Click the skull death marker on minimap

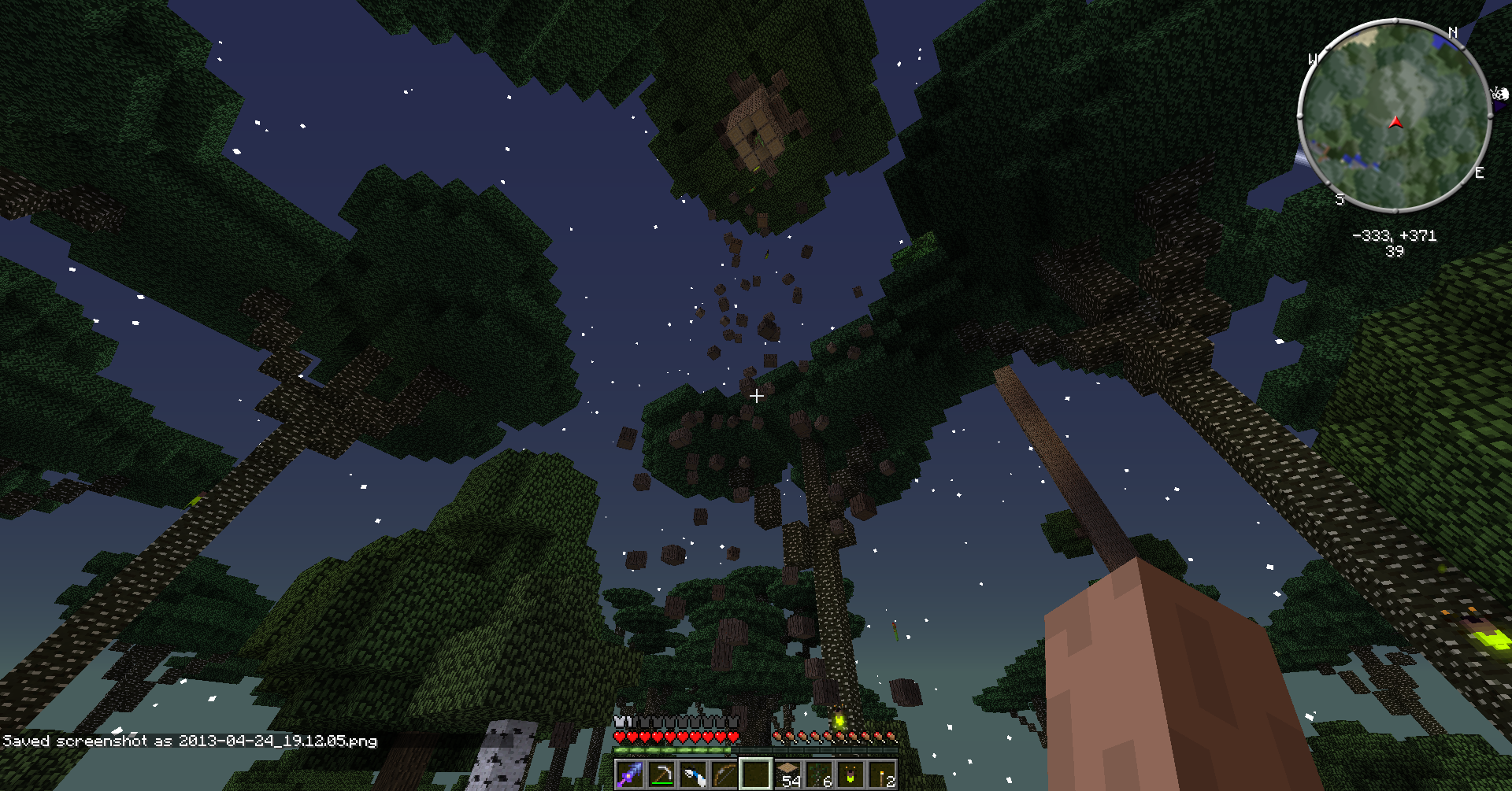(1499, 95)
